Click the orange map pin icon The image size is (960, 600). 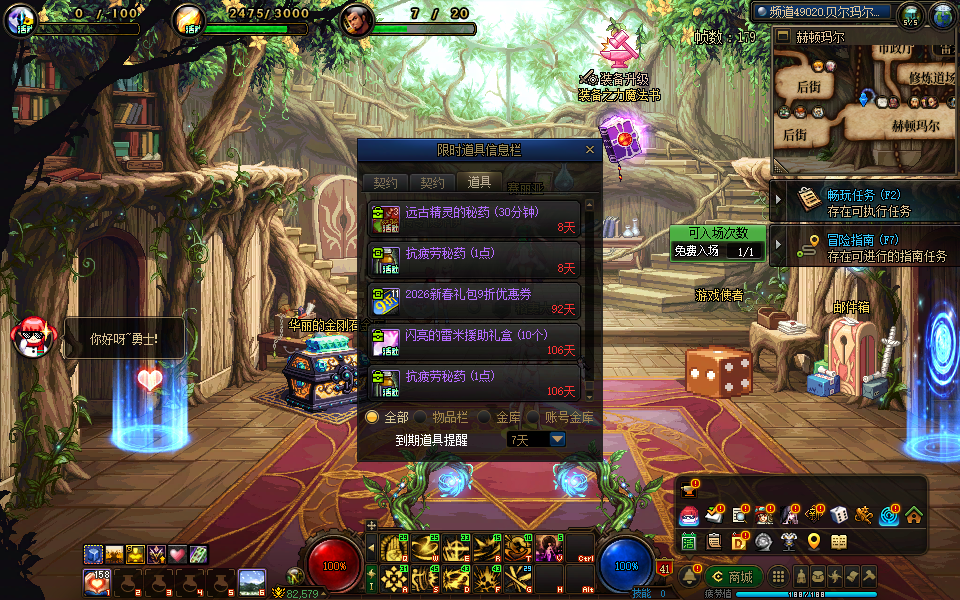point(813,541)
